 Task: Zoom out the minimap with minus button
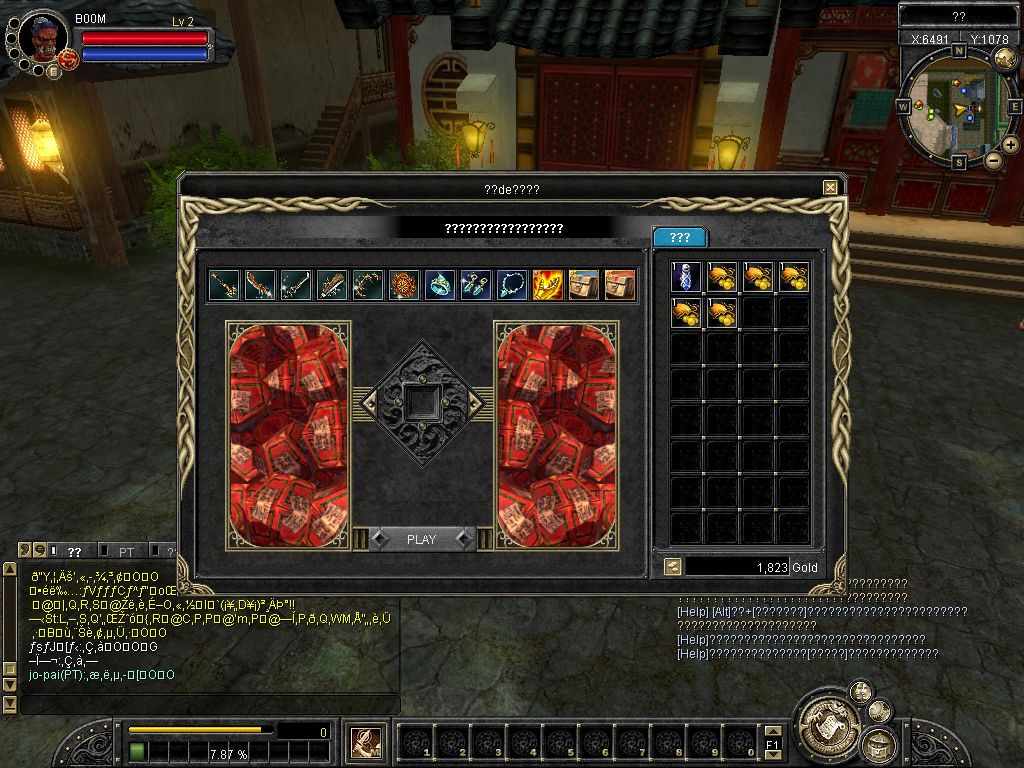point(993,159)
